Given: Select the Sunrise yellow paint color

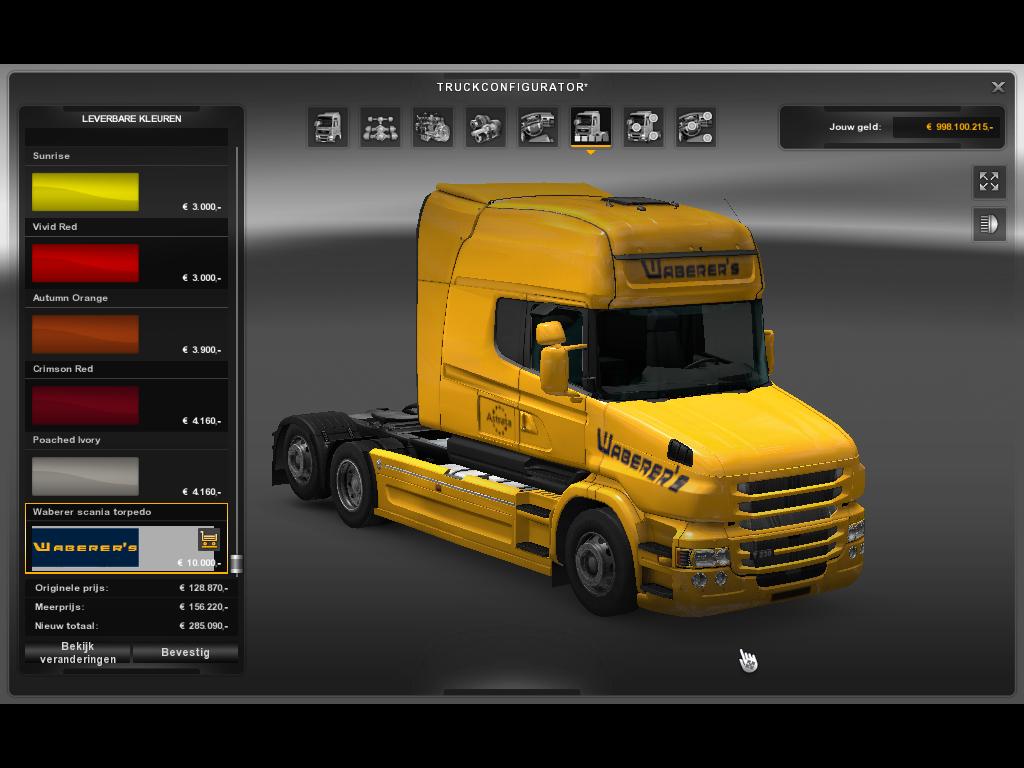Looking at the screenshot, I should click(85, 192).
